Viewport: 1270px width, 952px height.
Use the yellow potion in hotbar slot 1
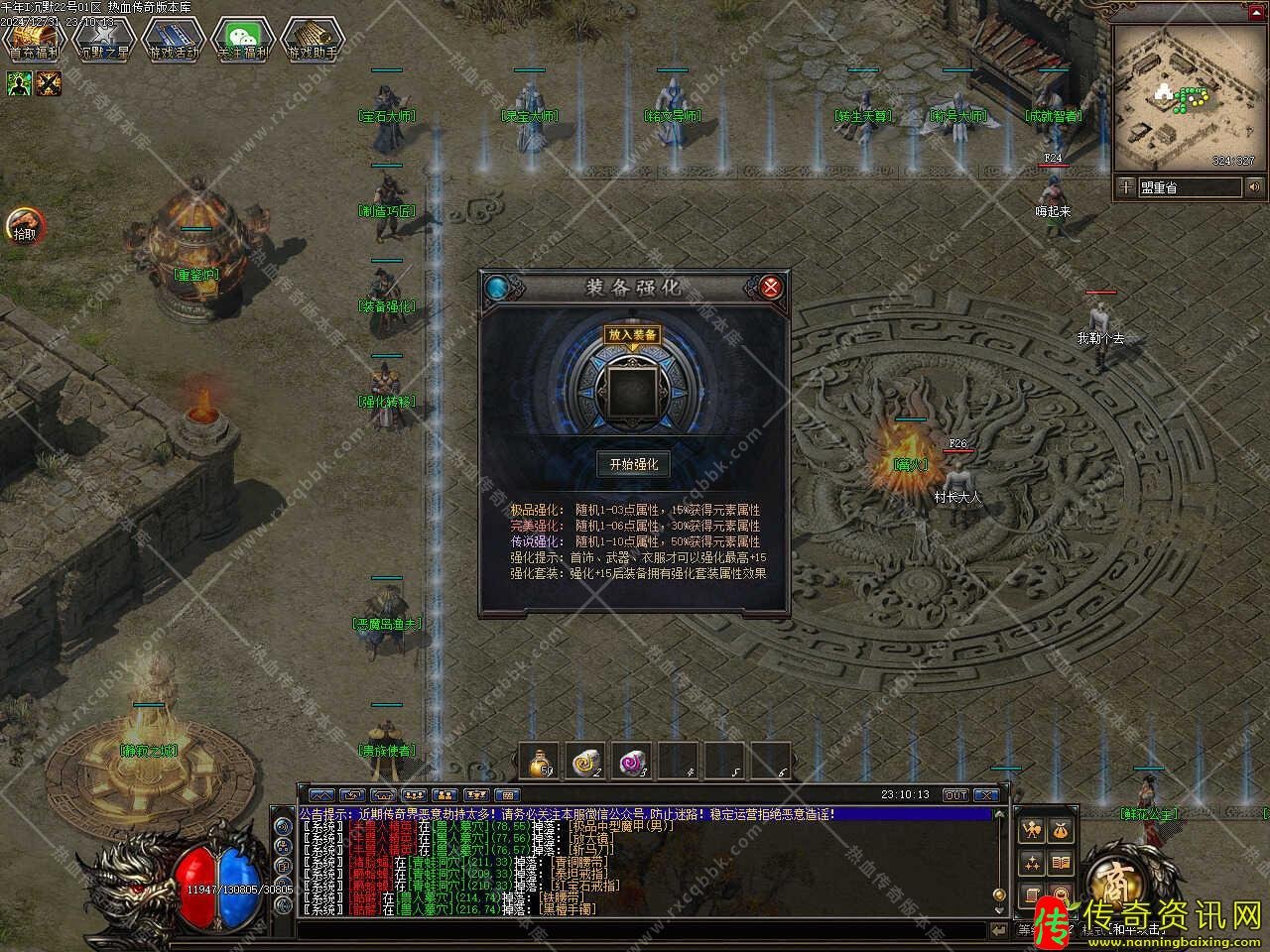point(541,762)
